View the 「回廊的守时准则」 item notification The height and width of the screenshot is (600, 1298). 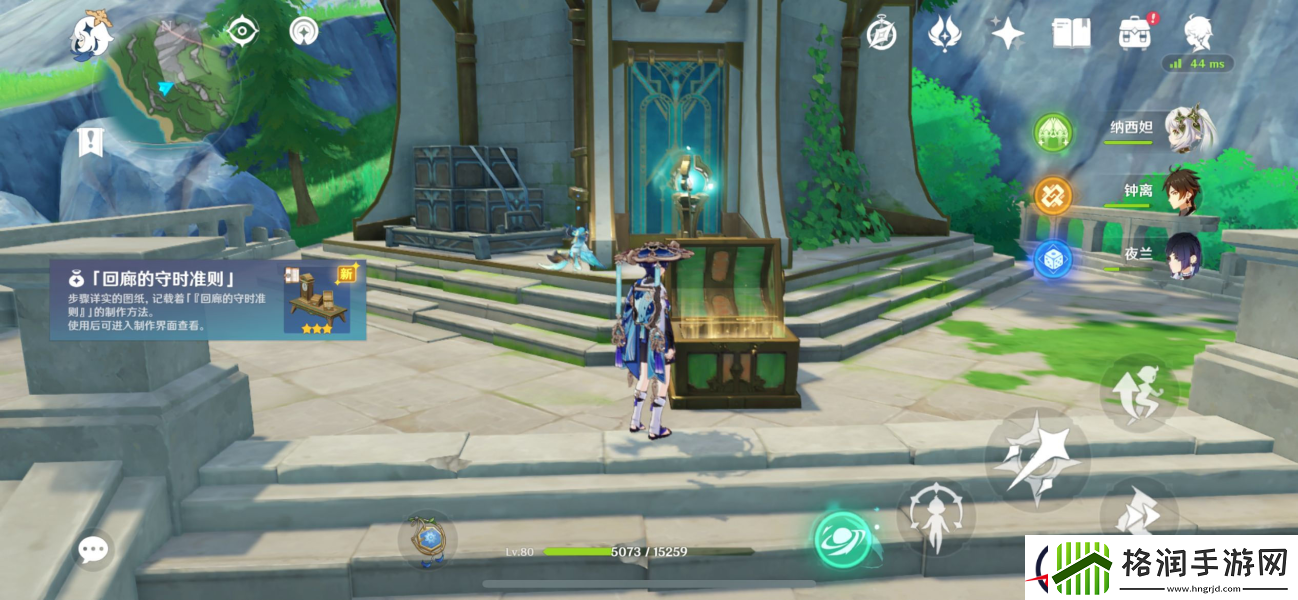208,300
